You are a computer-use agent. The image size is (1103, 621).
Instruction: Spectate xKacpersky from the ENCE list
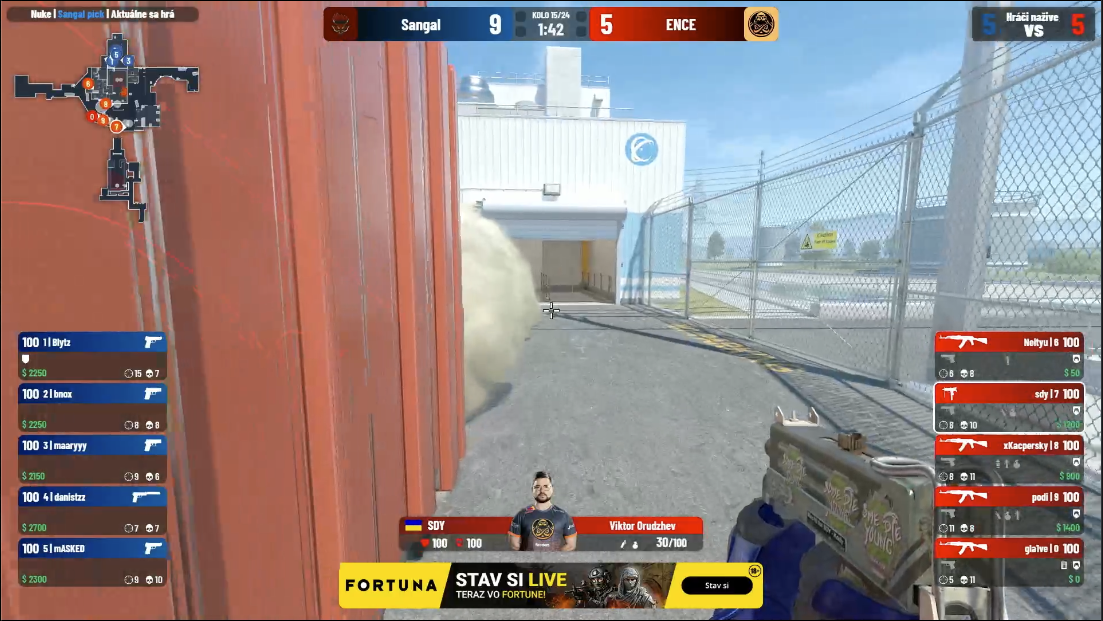click(1009, 460)
